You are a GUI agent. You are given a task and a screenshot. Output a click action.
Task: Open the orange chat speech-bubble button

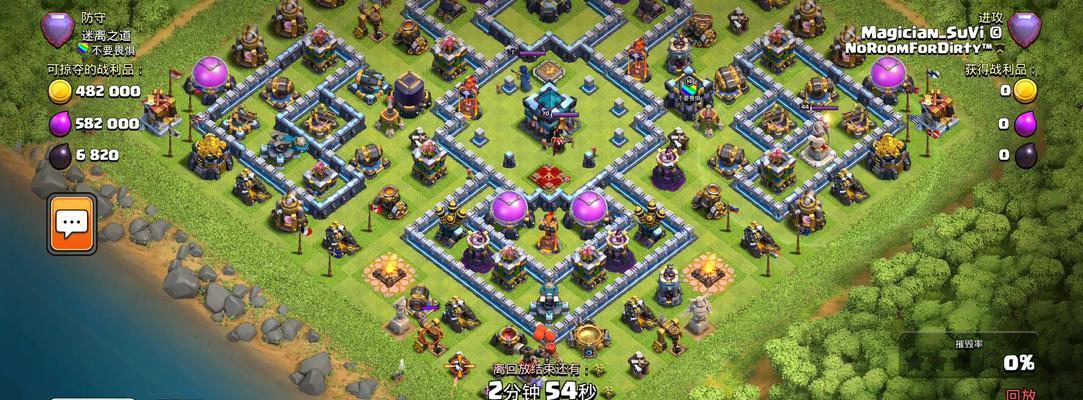70,222
